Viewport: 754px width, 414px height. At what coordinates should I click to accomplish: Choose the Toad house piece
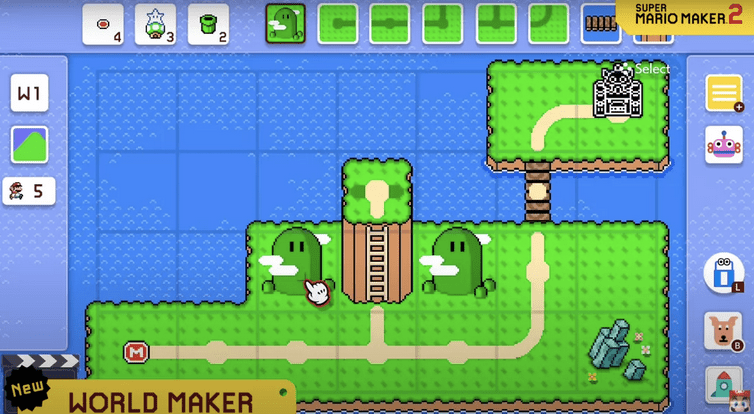[x=155, y=24]
